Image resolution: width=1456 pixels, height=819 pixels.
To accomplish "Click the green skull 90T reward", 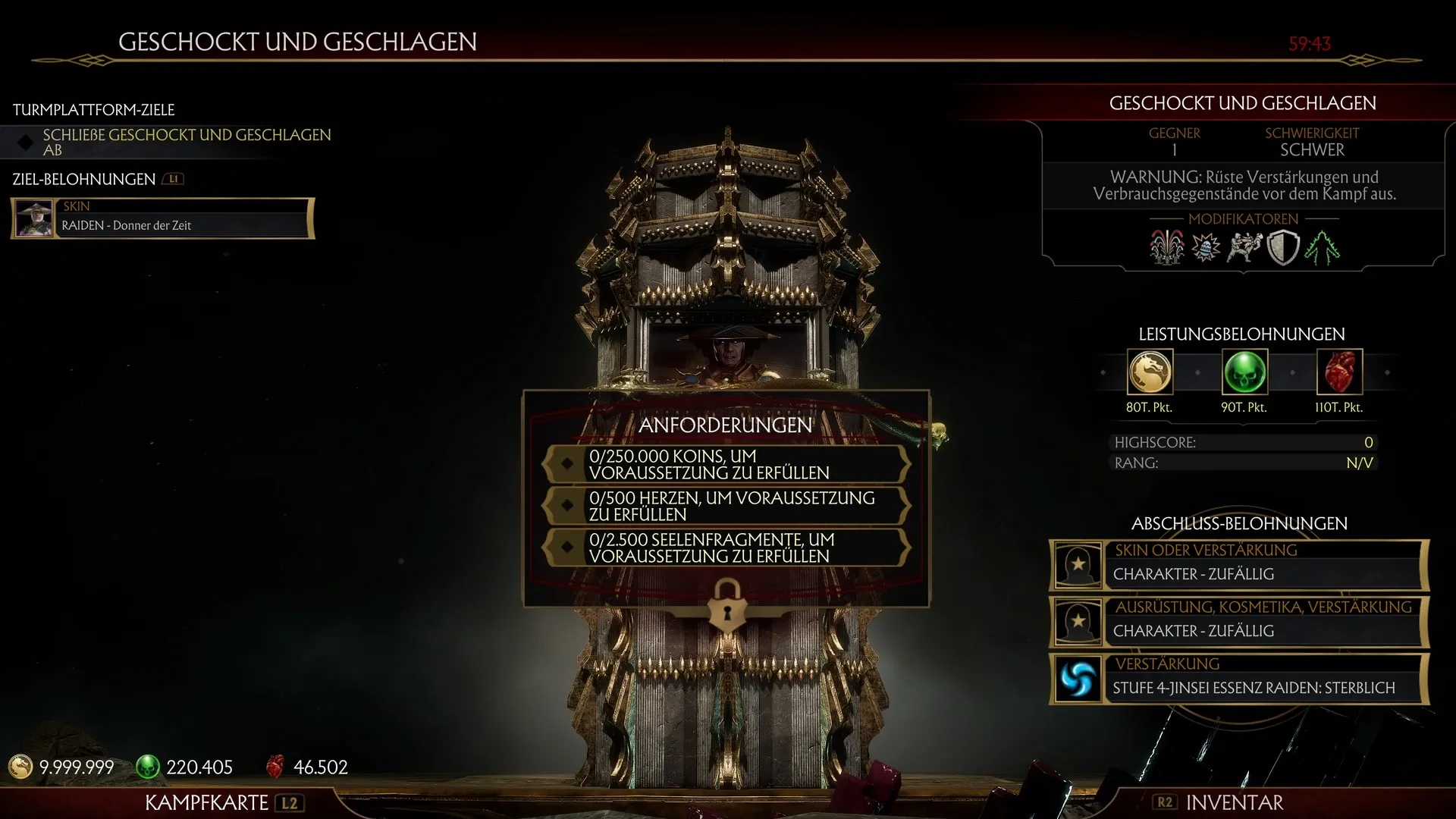I will 1244,372.
